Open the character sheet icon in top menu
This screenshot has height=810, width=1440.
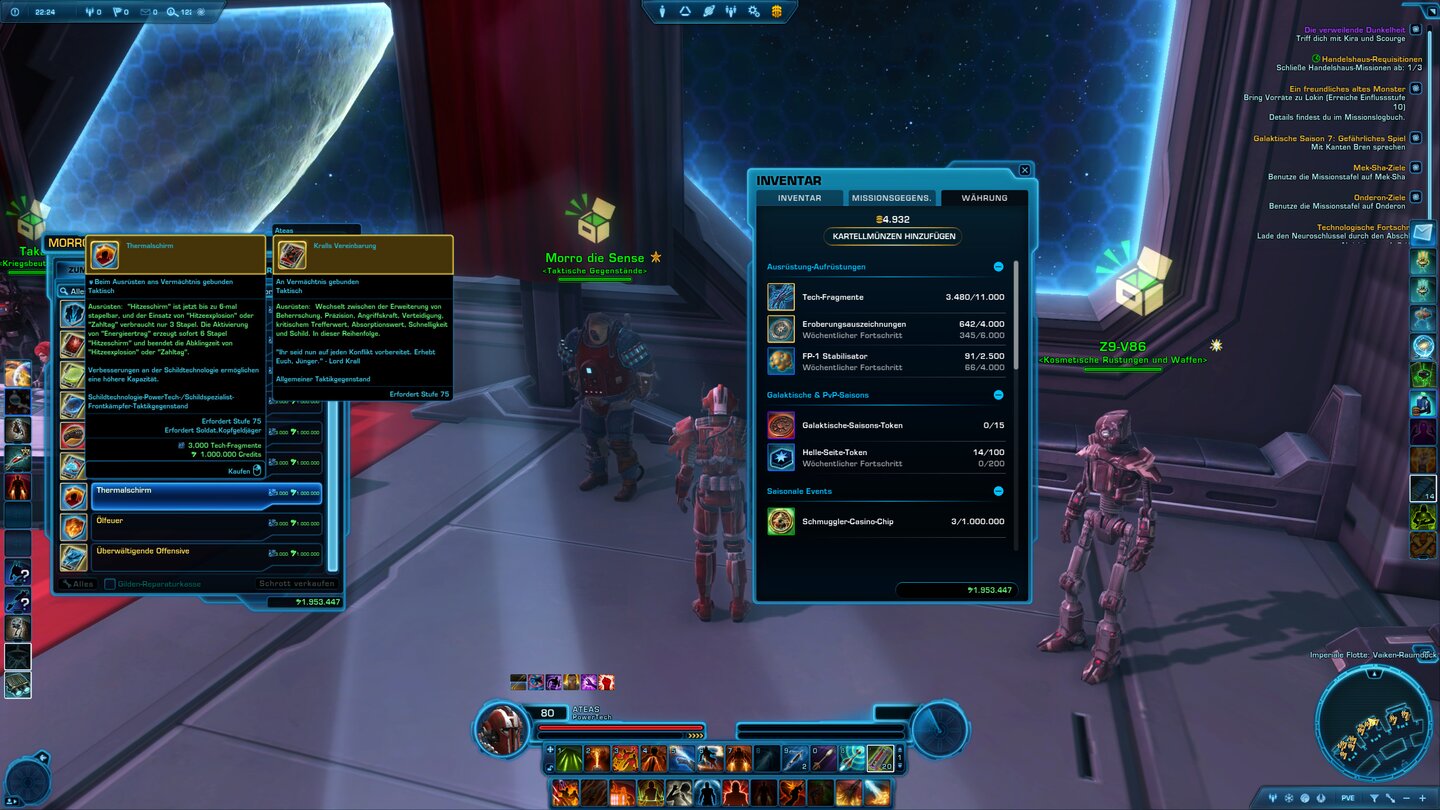click(662, 11)
